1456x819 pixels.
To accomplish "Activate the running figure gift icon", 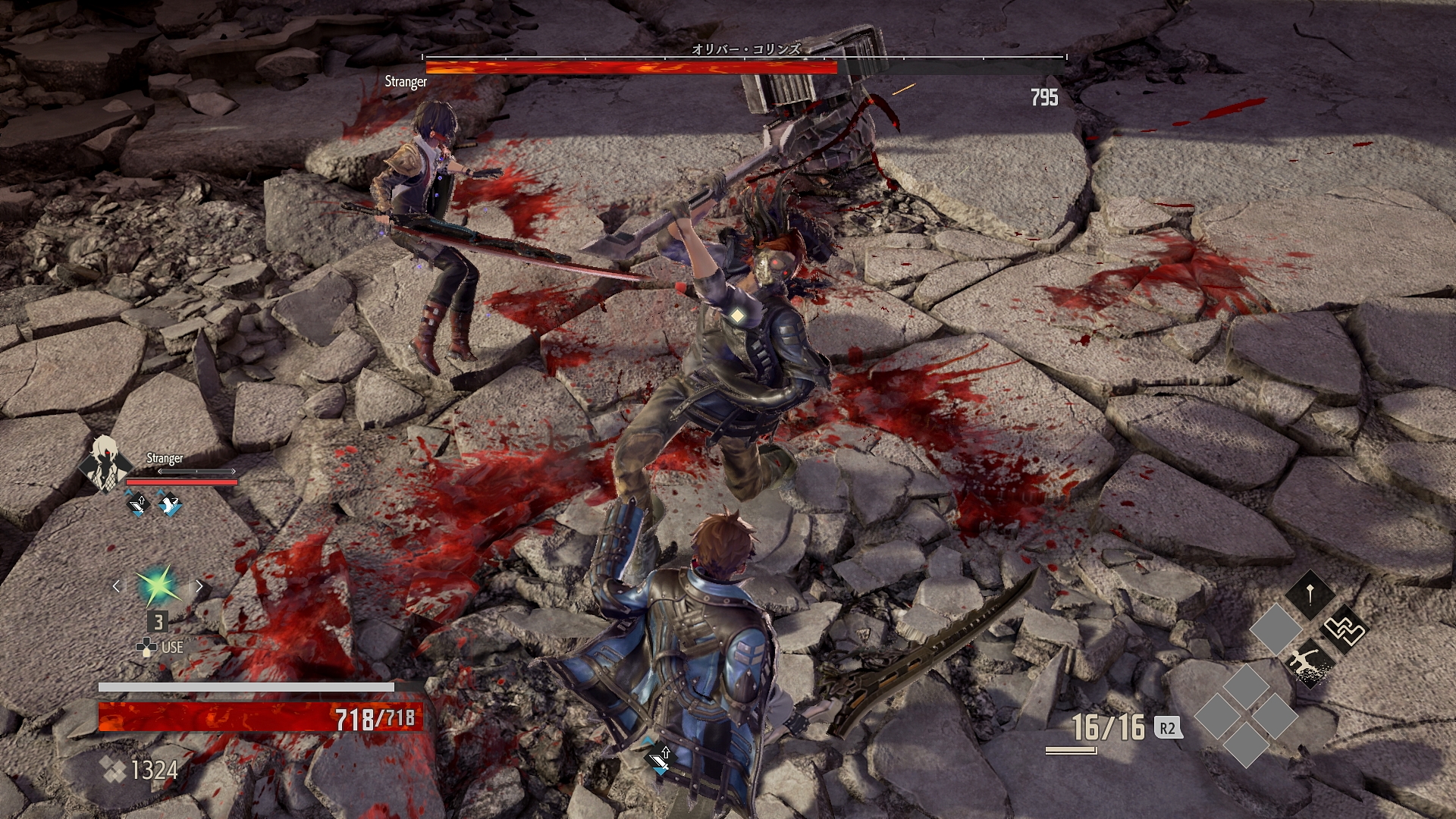I will (x=1310, y=664).
